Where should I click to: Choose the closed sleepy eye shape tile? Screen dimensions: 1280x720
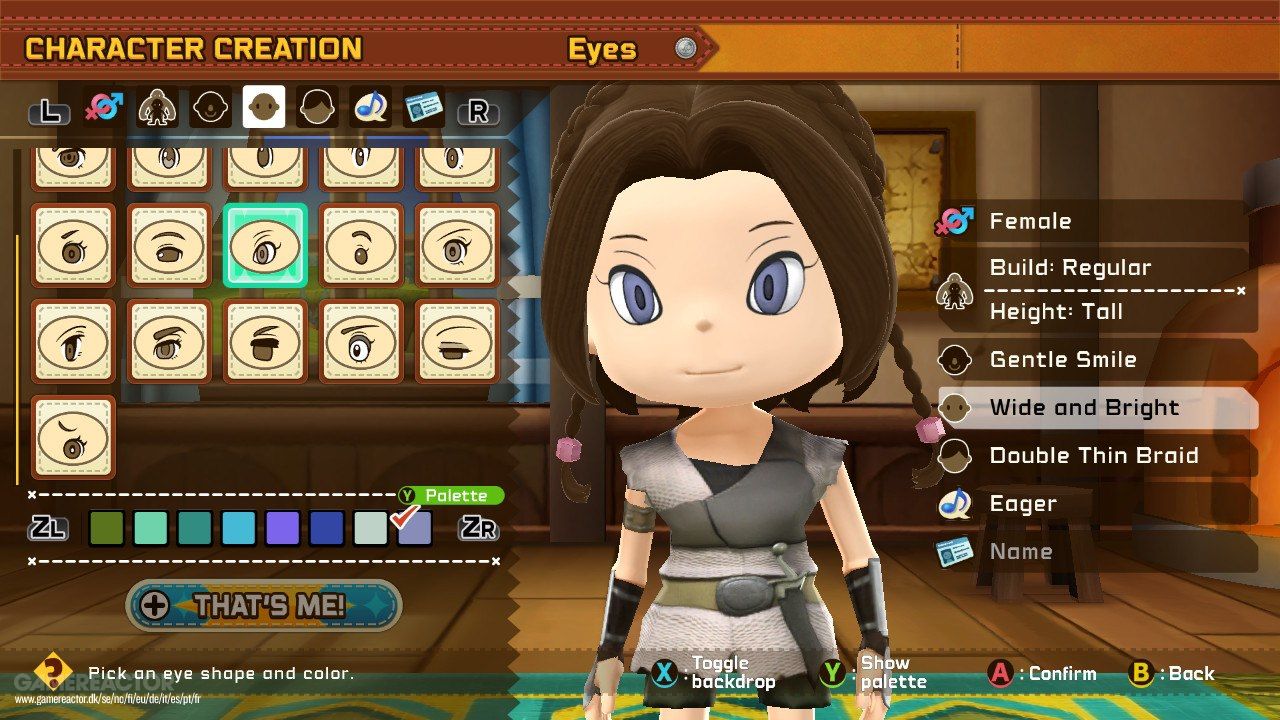click(x=457, y=342)
